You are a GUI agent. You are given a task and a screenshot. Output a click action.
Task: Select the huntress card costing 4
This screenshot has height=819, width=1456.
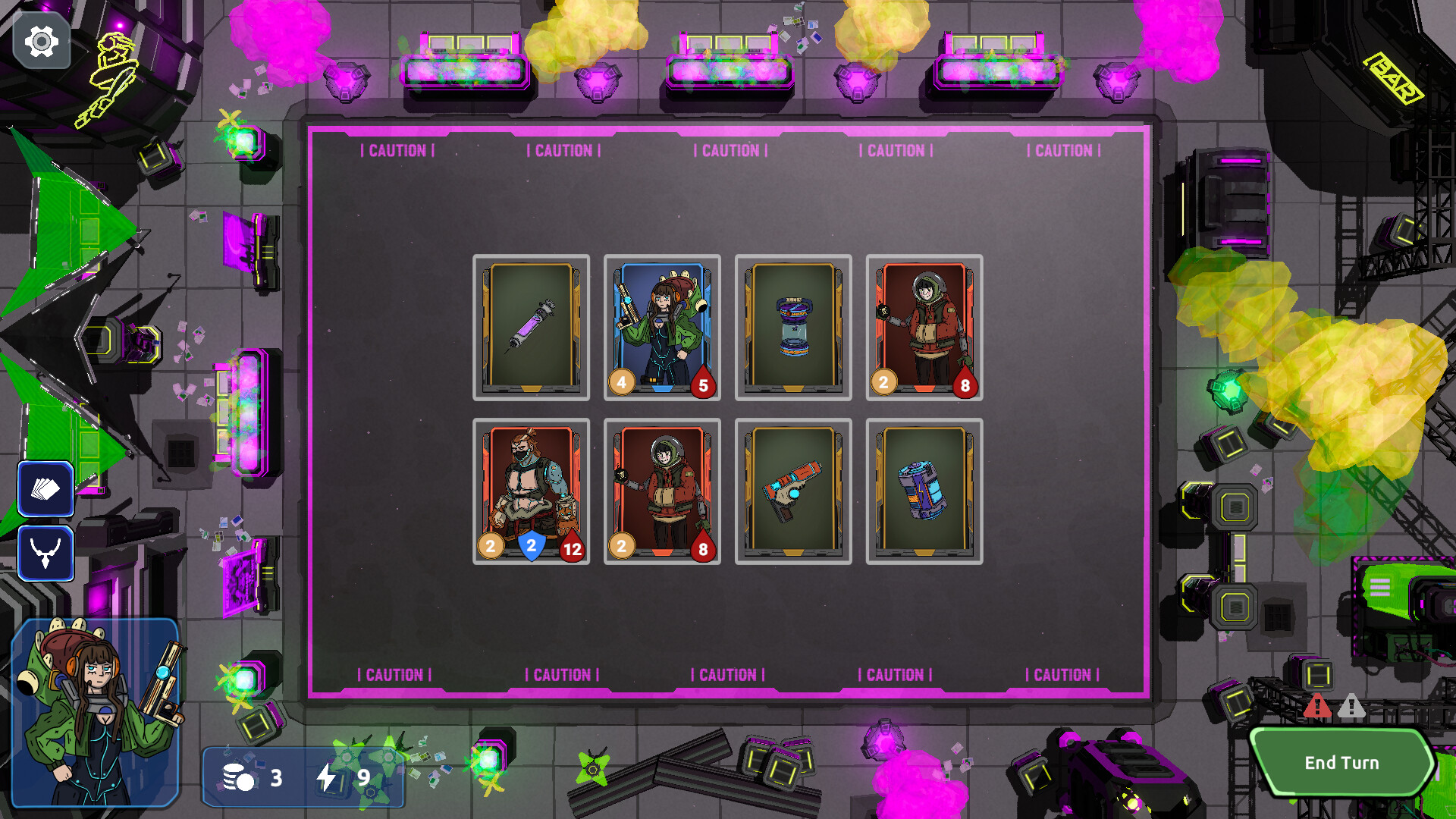point(661,328)
